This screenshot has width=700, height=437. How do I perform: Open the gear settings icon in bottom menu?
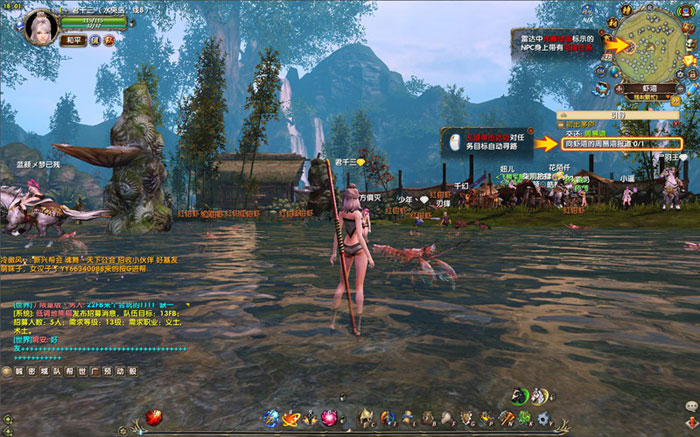click(542, 418)
